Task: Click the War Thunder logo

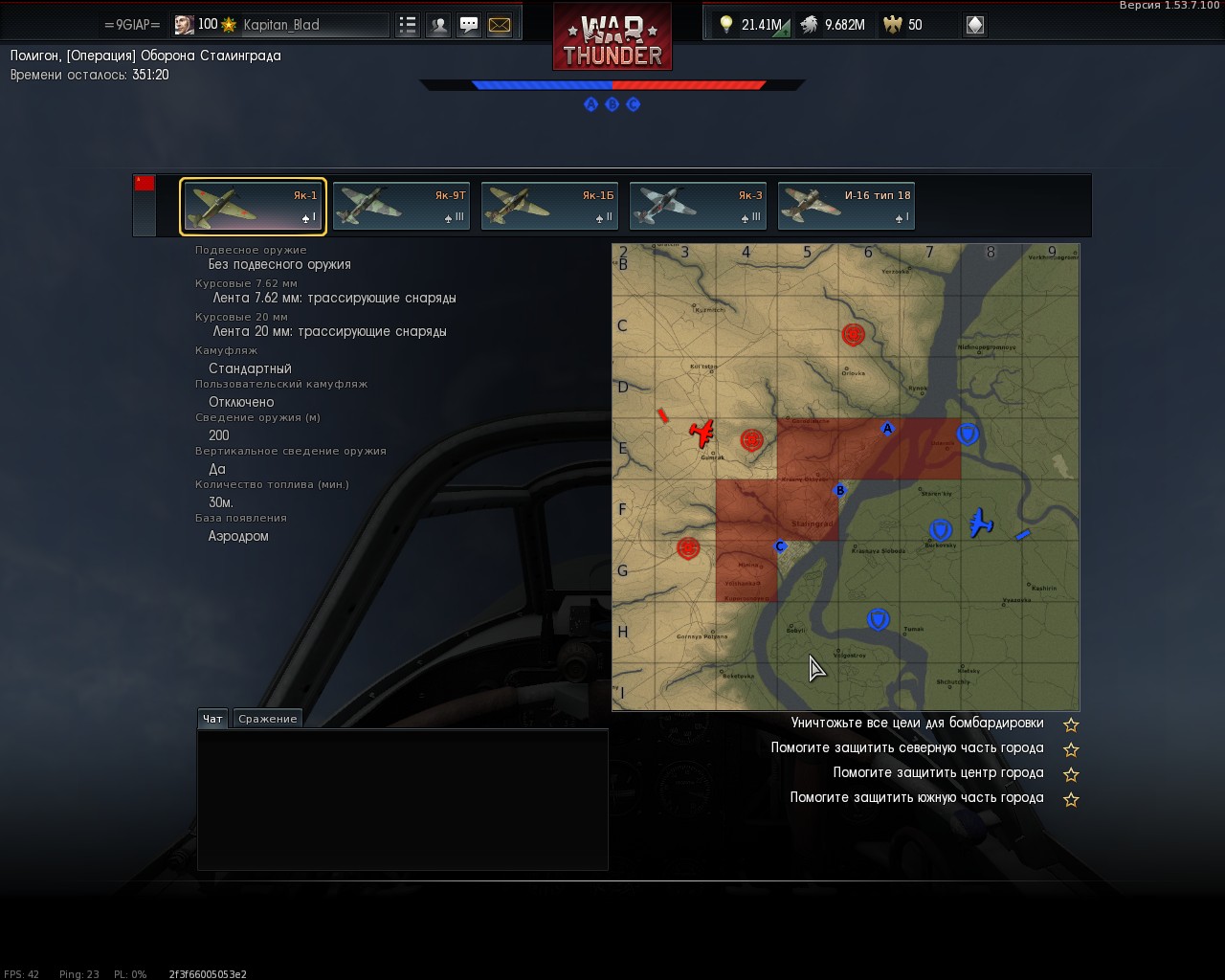Action: [x=612, y=36]
